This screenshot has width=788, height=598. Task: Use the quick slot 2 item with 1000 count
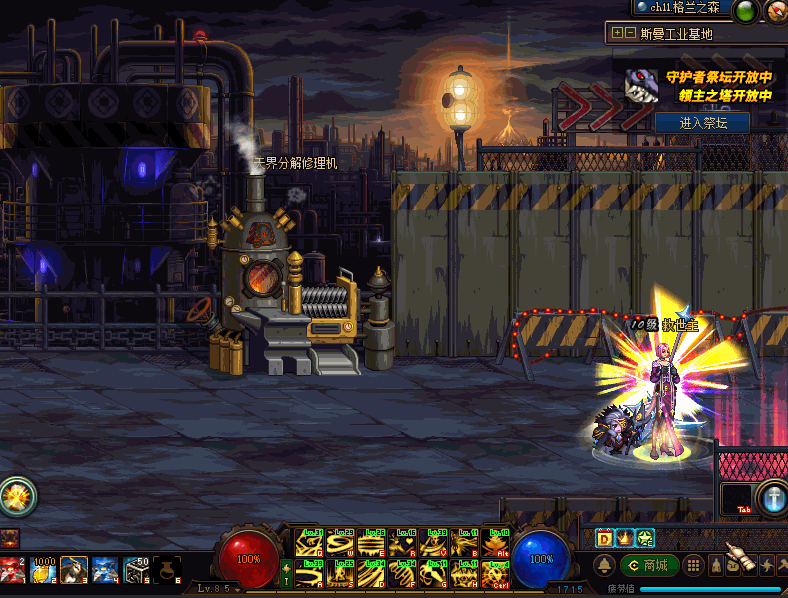tap(43, 569)
